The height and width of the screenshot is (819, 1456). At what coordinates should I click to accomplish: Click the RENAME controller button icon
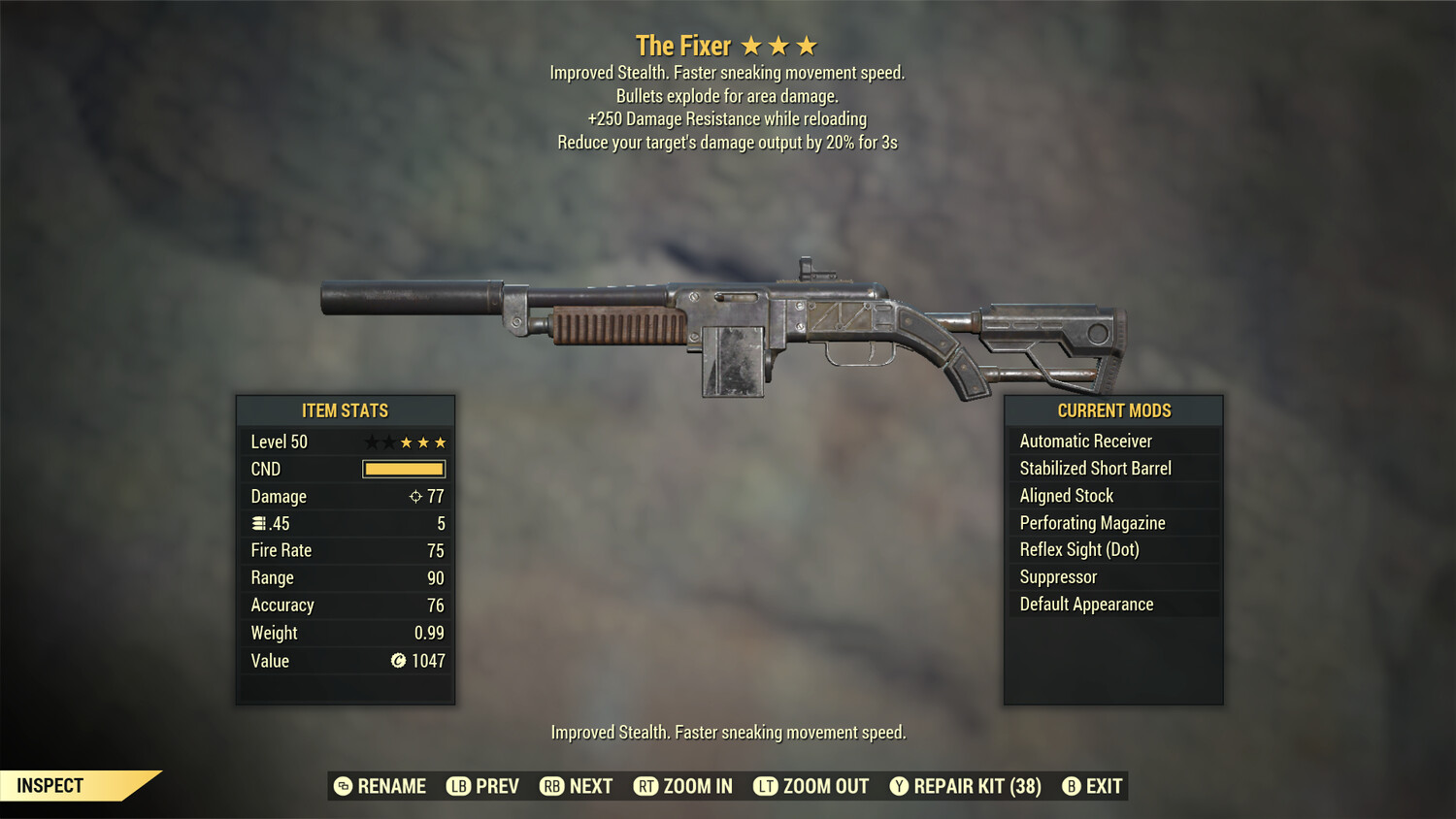click(x=342, y=786)
